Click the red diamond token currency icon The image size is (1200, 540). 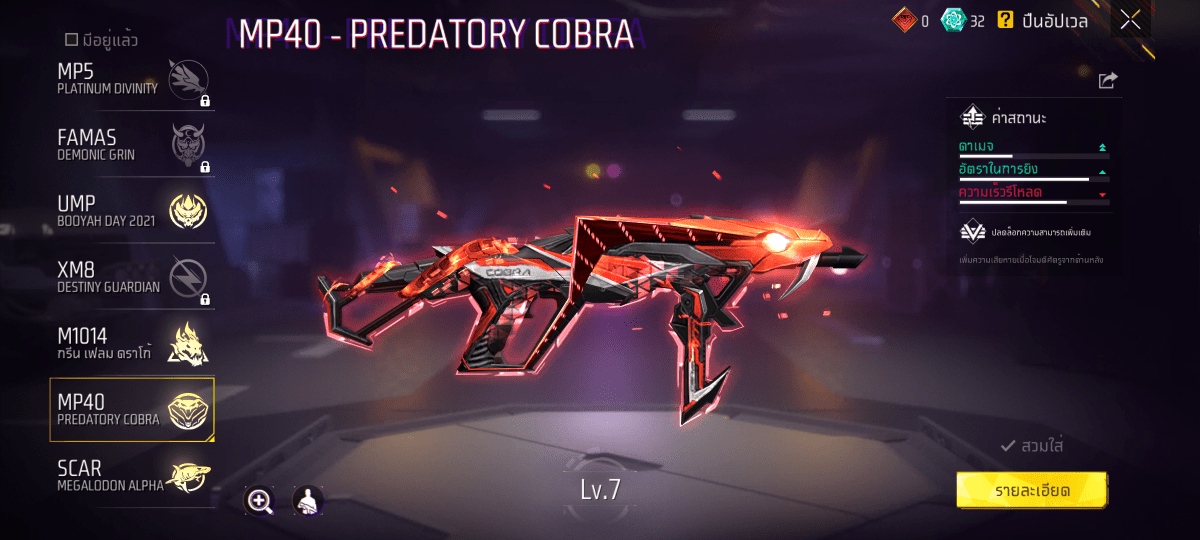coord(904,20)
